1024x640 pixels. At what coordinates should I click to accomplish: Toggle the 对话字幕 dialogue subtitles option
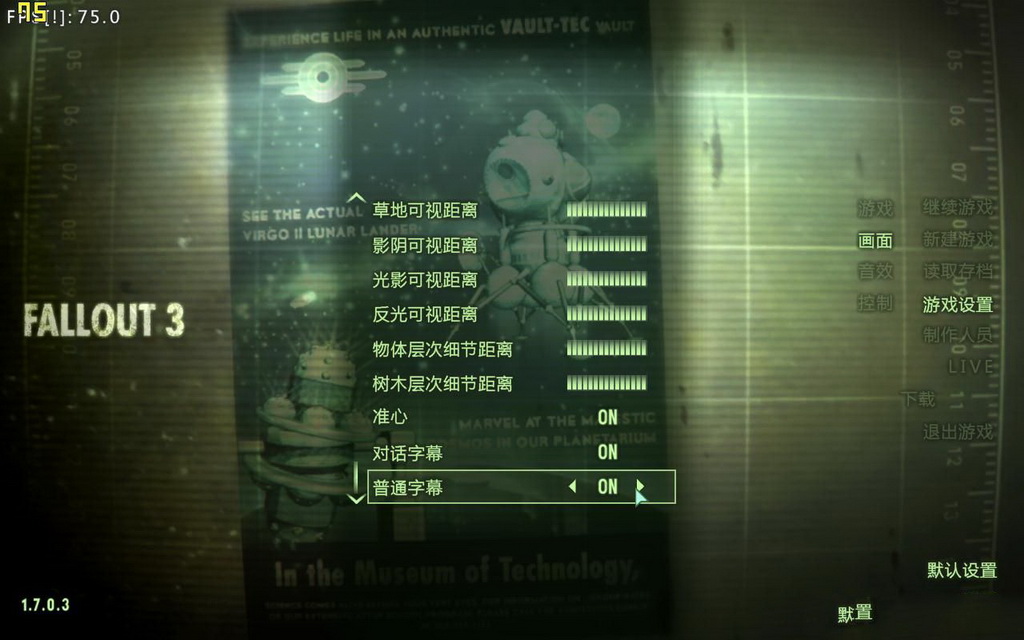607,452
